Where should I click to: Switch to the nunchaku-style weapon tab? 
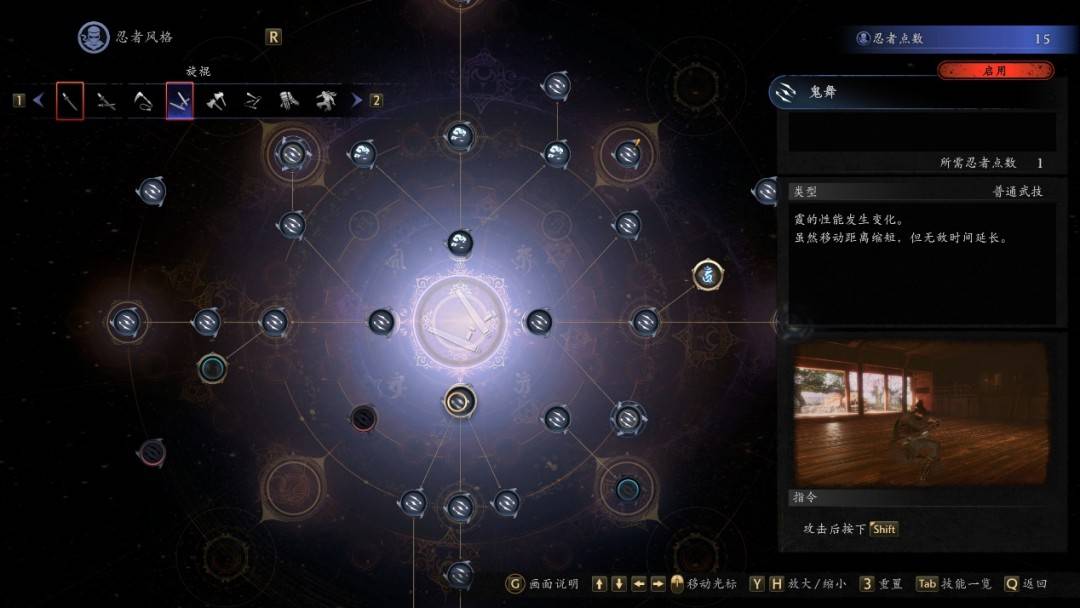(253, 101)
